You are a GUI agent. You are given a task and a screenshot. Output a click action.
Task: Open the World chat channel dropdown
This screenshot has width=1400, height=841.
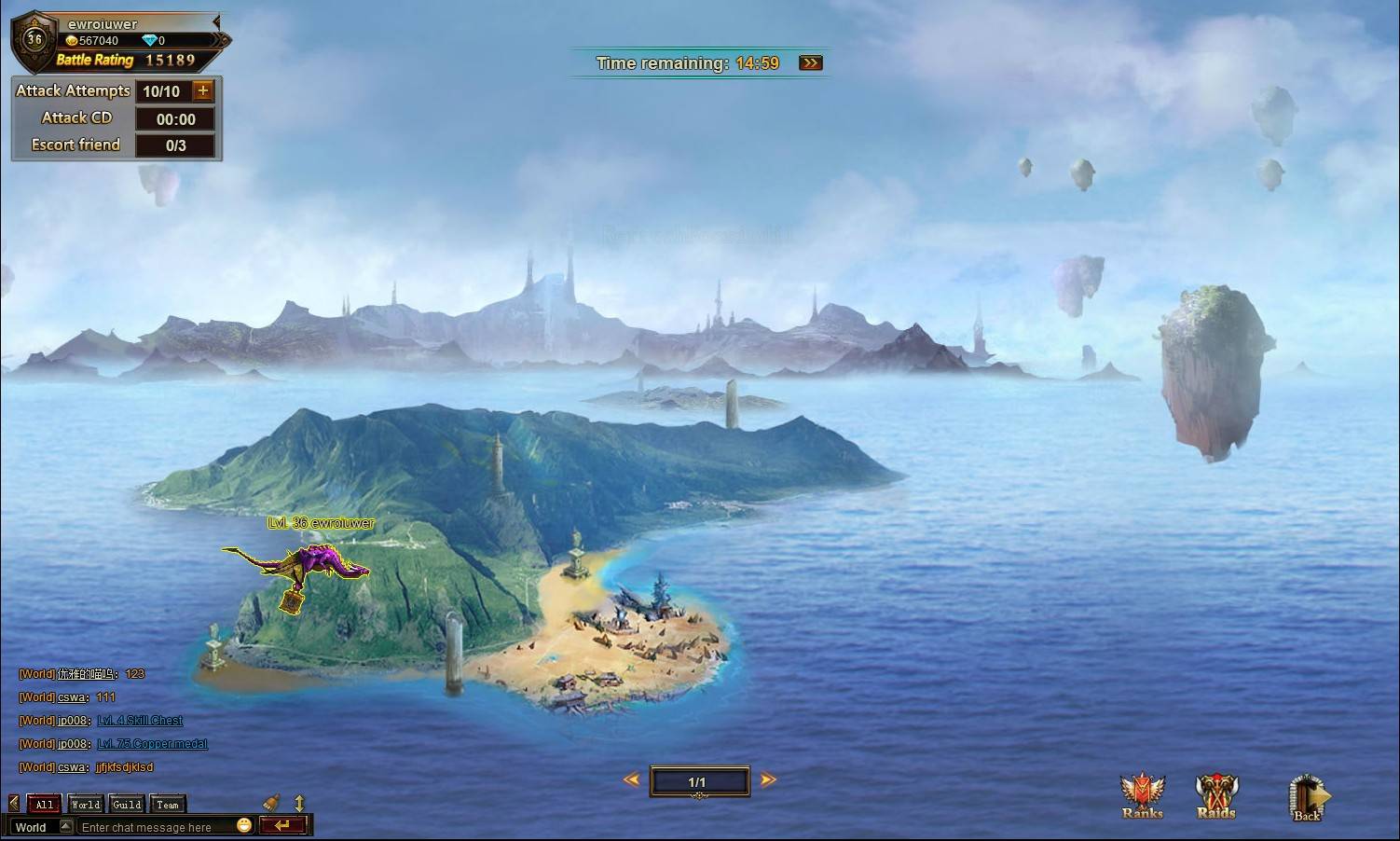click(x=65, y=826)
